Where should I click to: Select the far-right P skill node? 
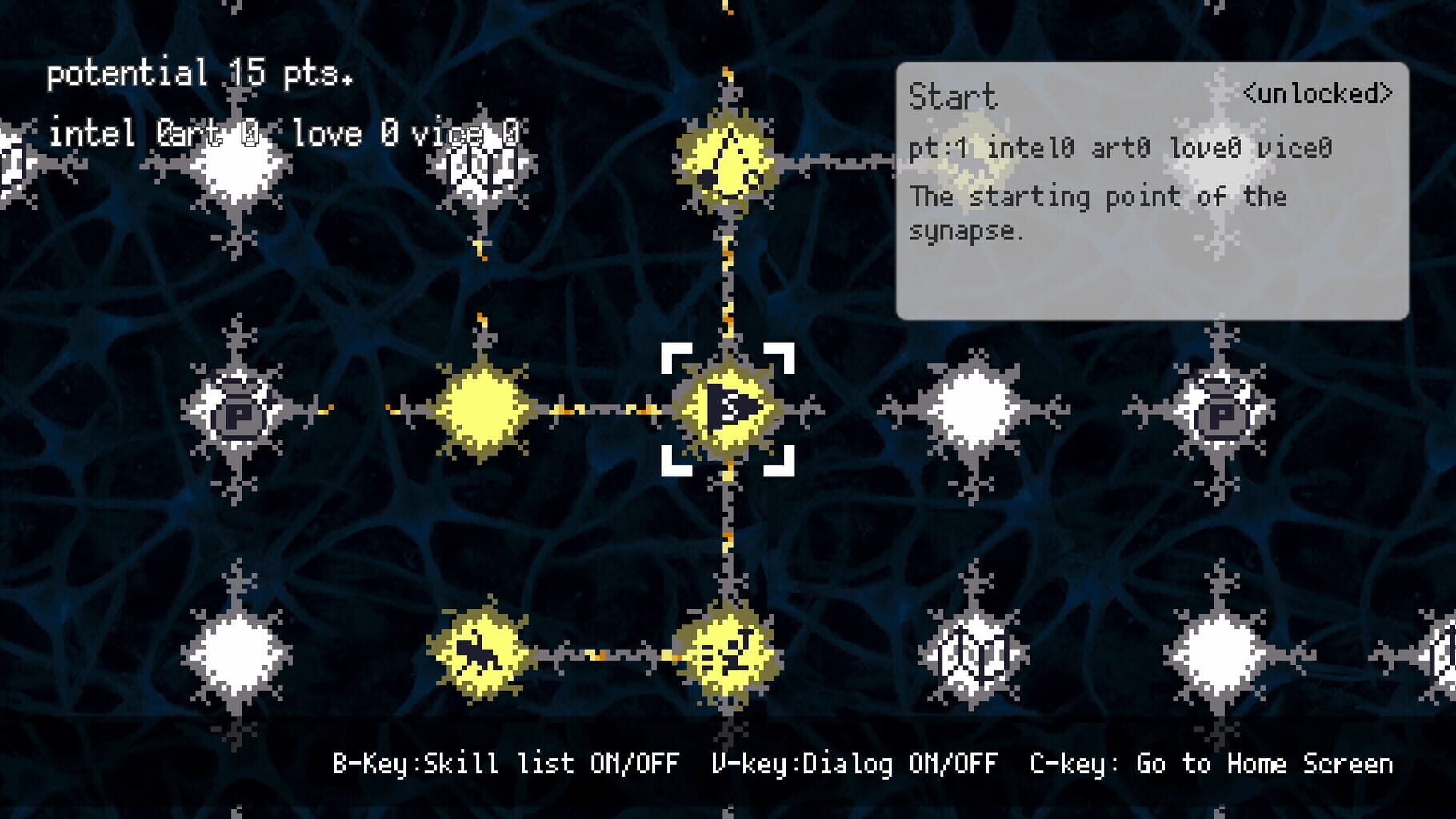1222,414
